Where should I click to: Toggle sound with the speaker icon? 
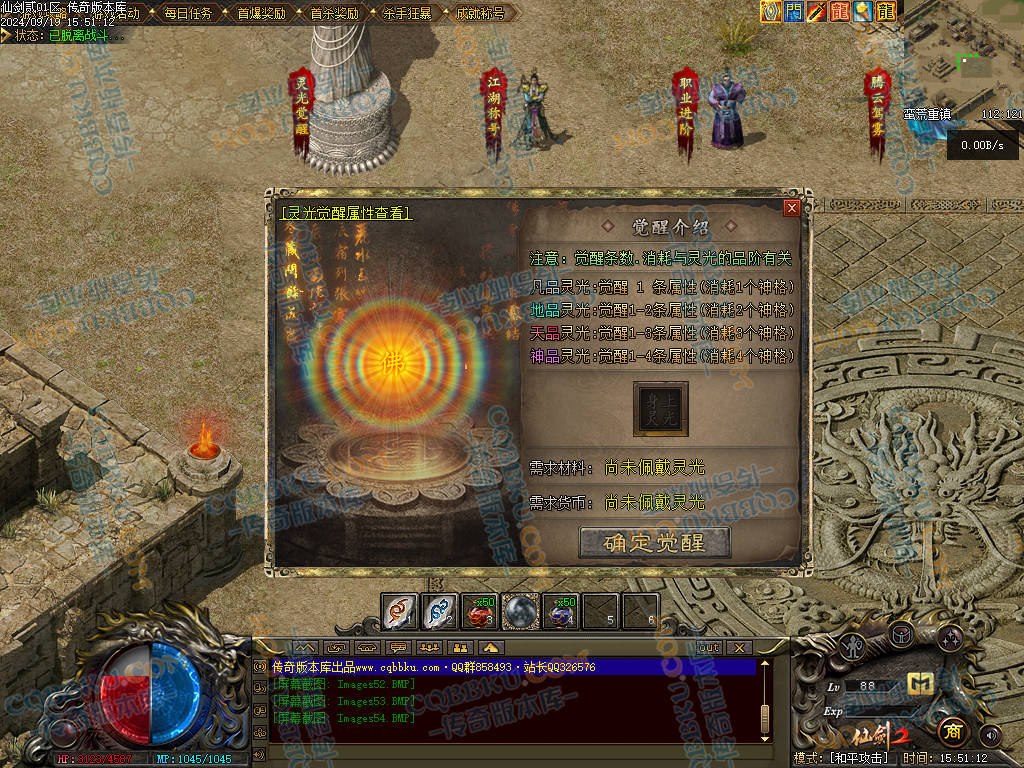[990, 735]
